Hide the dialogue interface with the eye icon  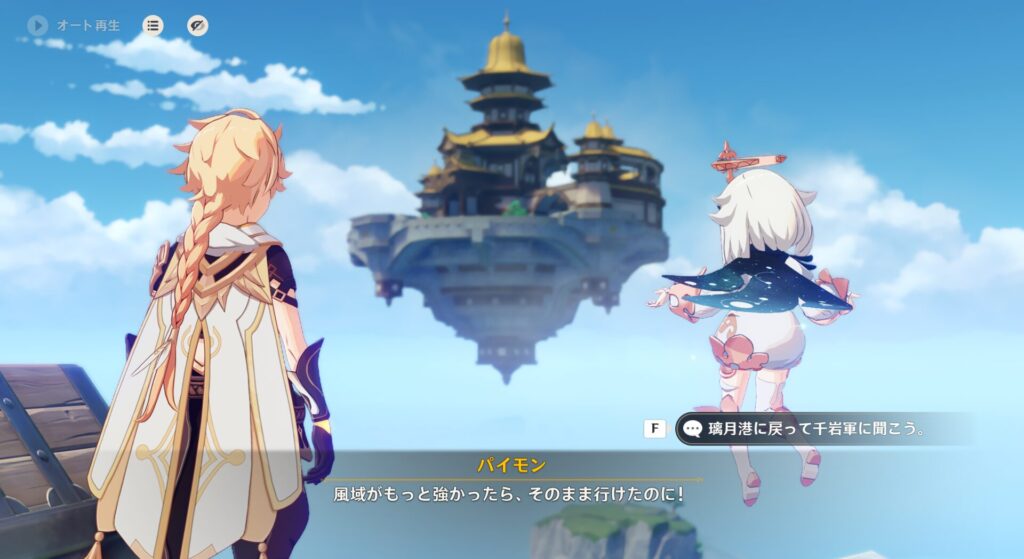[x=198, y=26]
